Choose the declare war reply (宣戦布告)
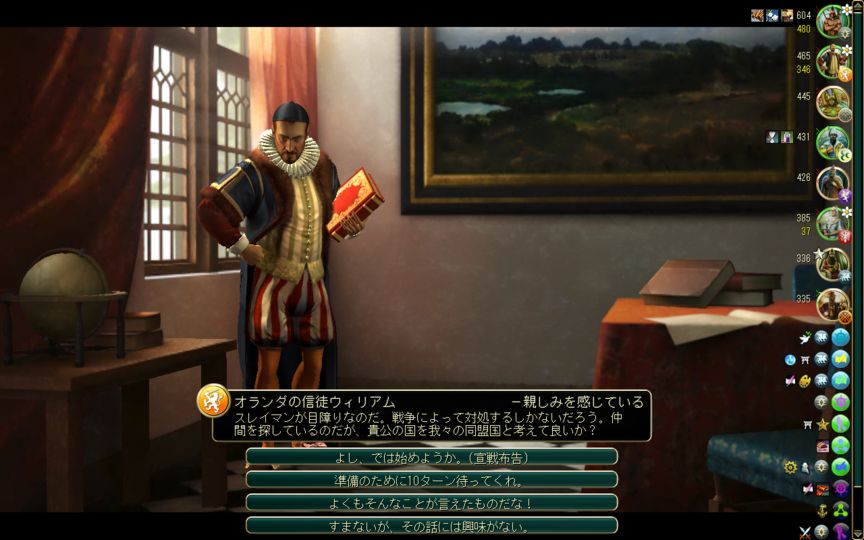 [431, 457]
